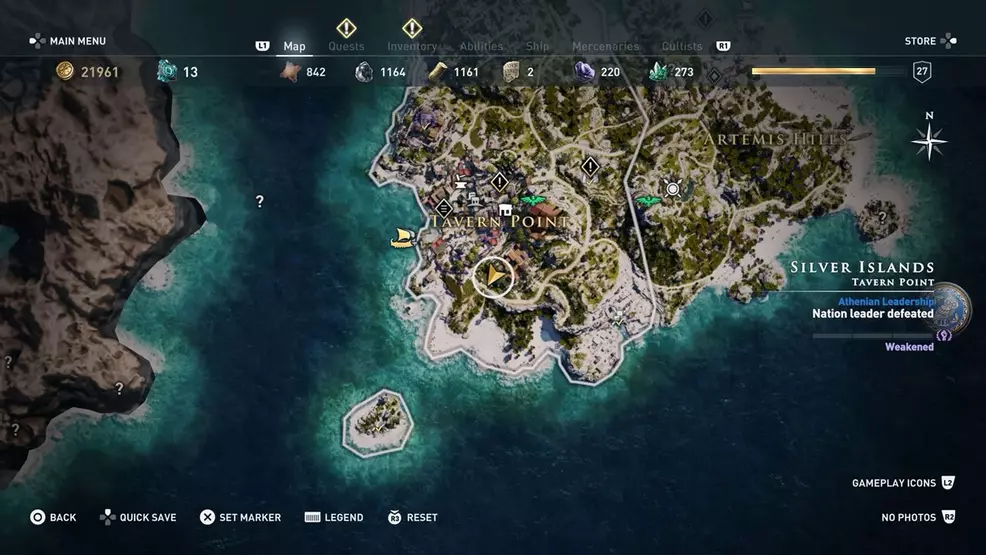The height and width of the screenshot is (555, 986).
Task: Click the golden ship marker offshore
Action: (402, 238)
